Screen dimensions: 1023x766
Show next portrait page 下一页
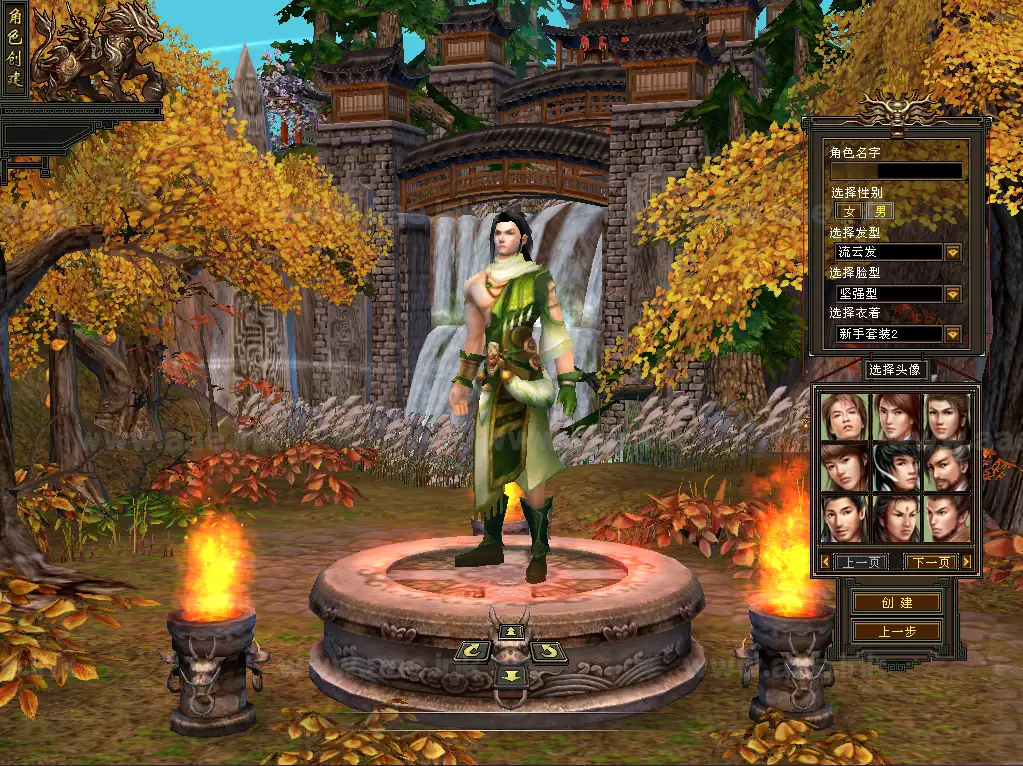tap(931, 562)
